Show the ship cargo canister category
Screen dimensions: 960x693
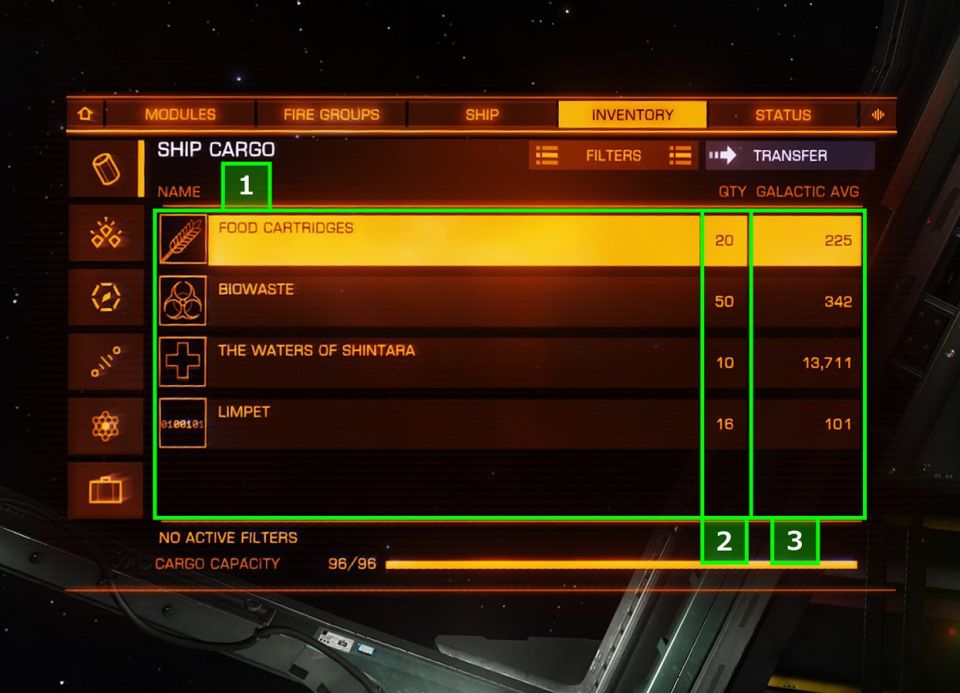click(106, 169)
